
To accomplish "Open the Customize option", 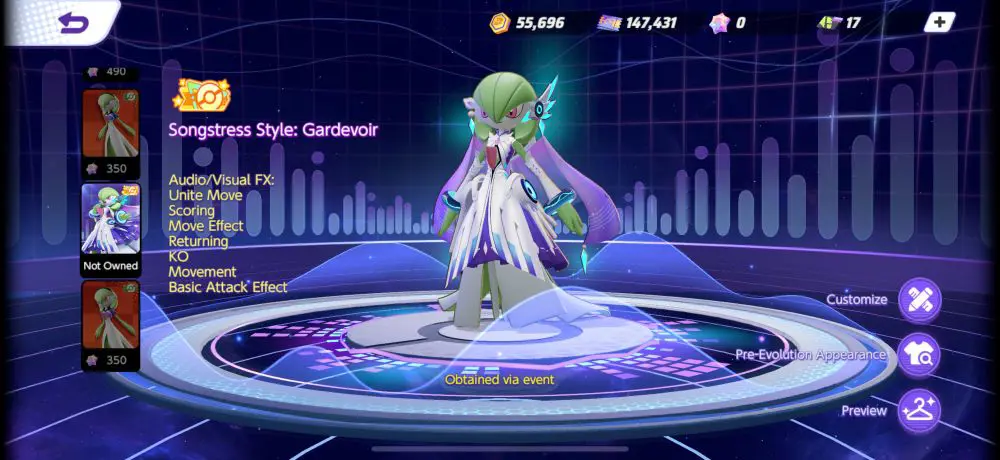I will point(918,300).
